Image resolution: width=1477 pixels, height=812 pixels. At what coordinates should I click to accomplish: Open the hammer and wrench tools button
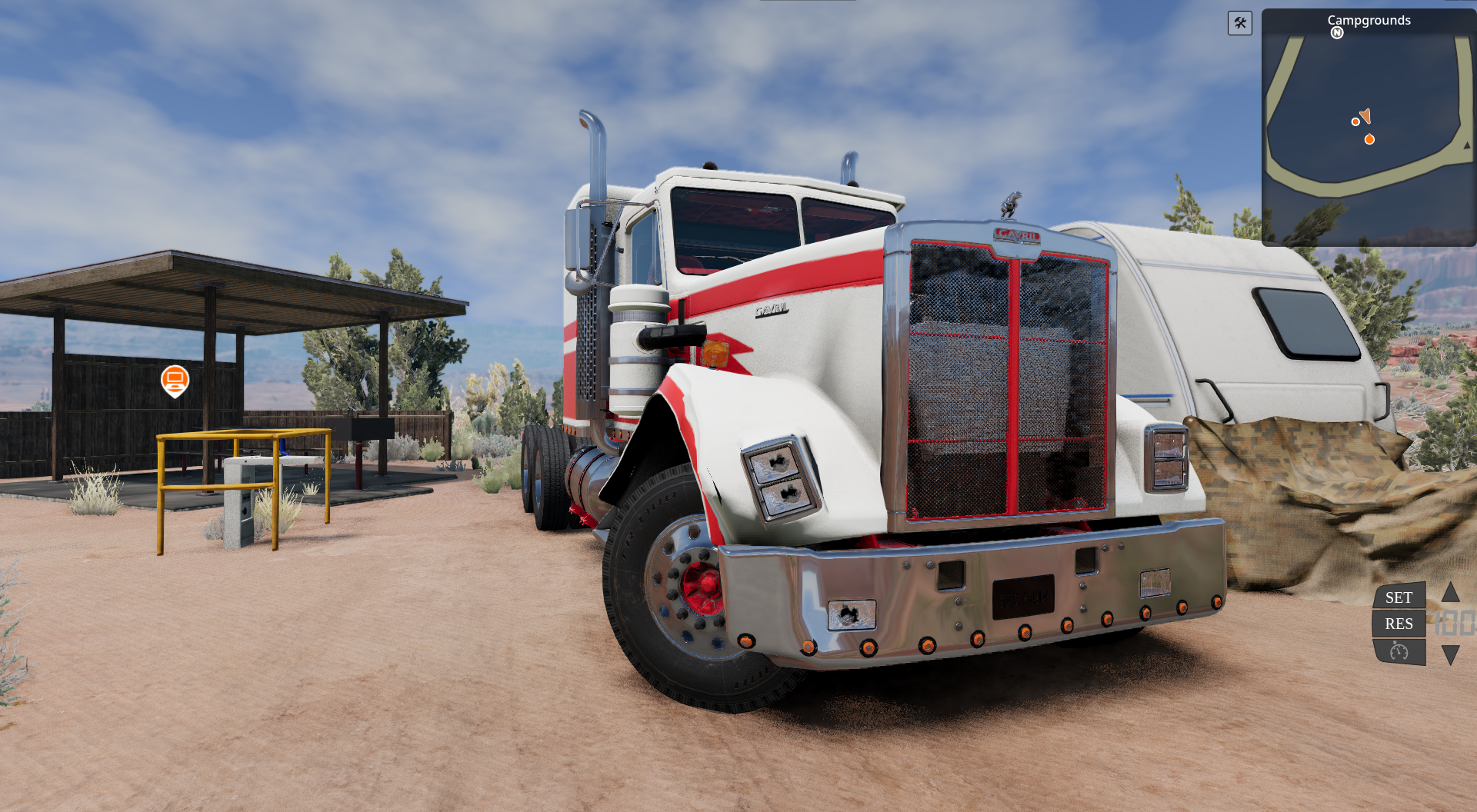point(1239,23)
